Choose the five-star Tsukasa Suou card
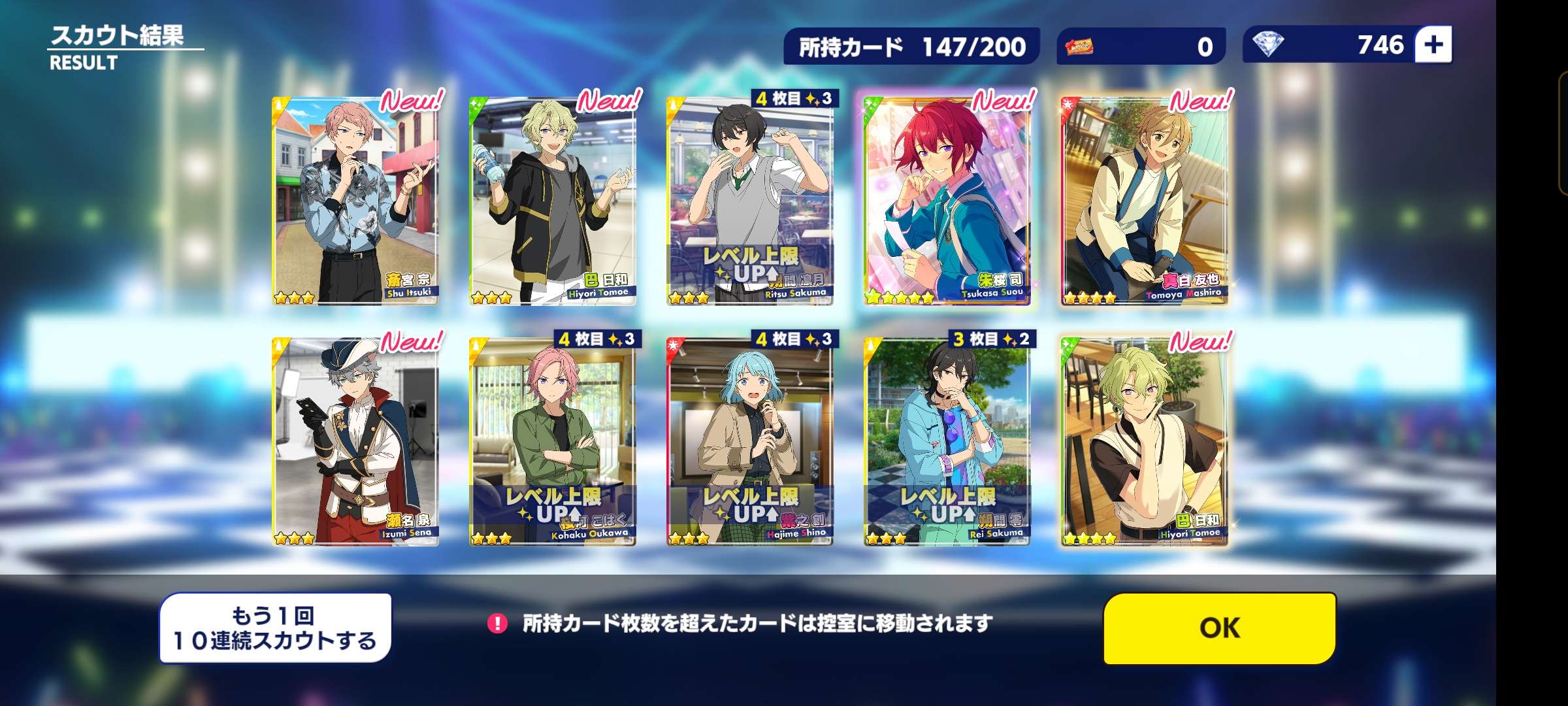The height and width of the screenshot is (706, 1568). [x=947, y=201]
